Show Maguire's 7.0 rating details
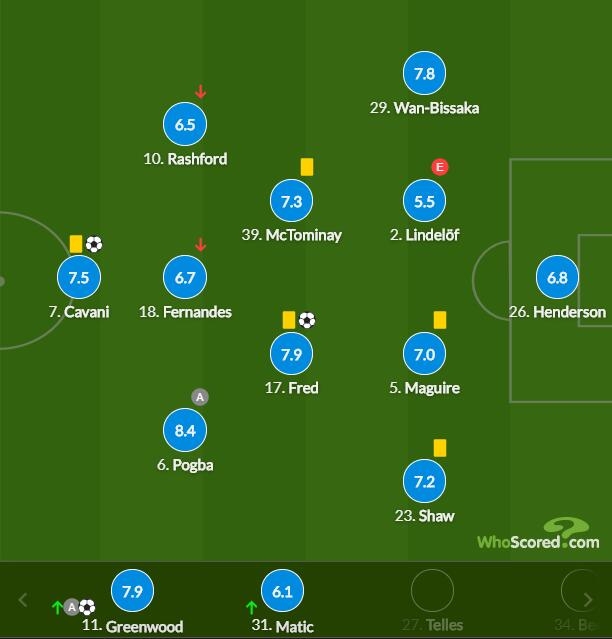This screenshot has height=639, width=612. (424, 354)
